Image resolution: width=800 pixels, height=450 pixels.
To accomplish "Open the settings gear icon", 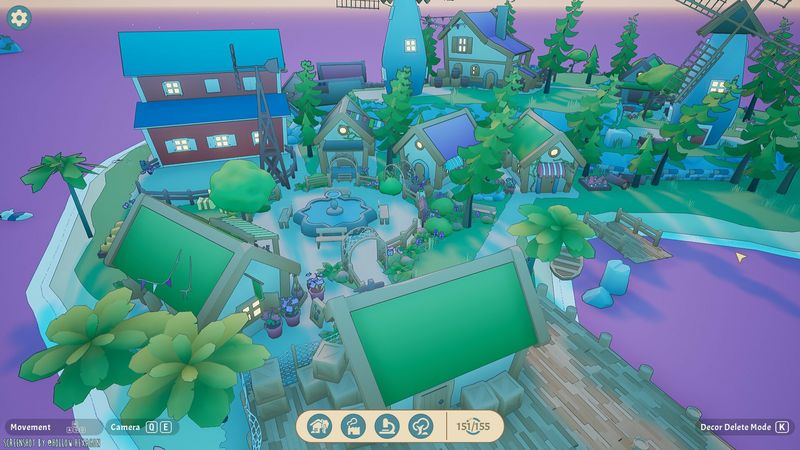I will tap(19, 18).
